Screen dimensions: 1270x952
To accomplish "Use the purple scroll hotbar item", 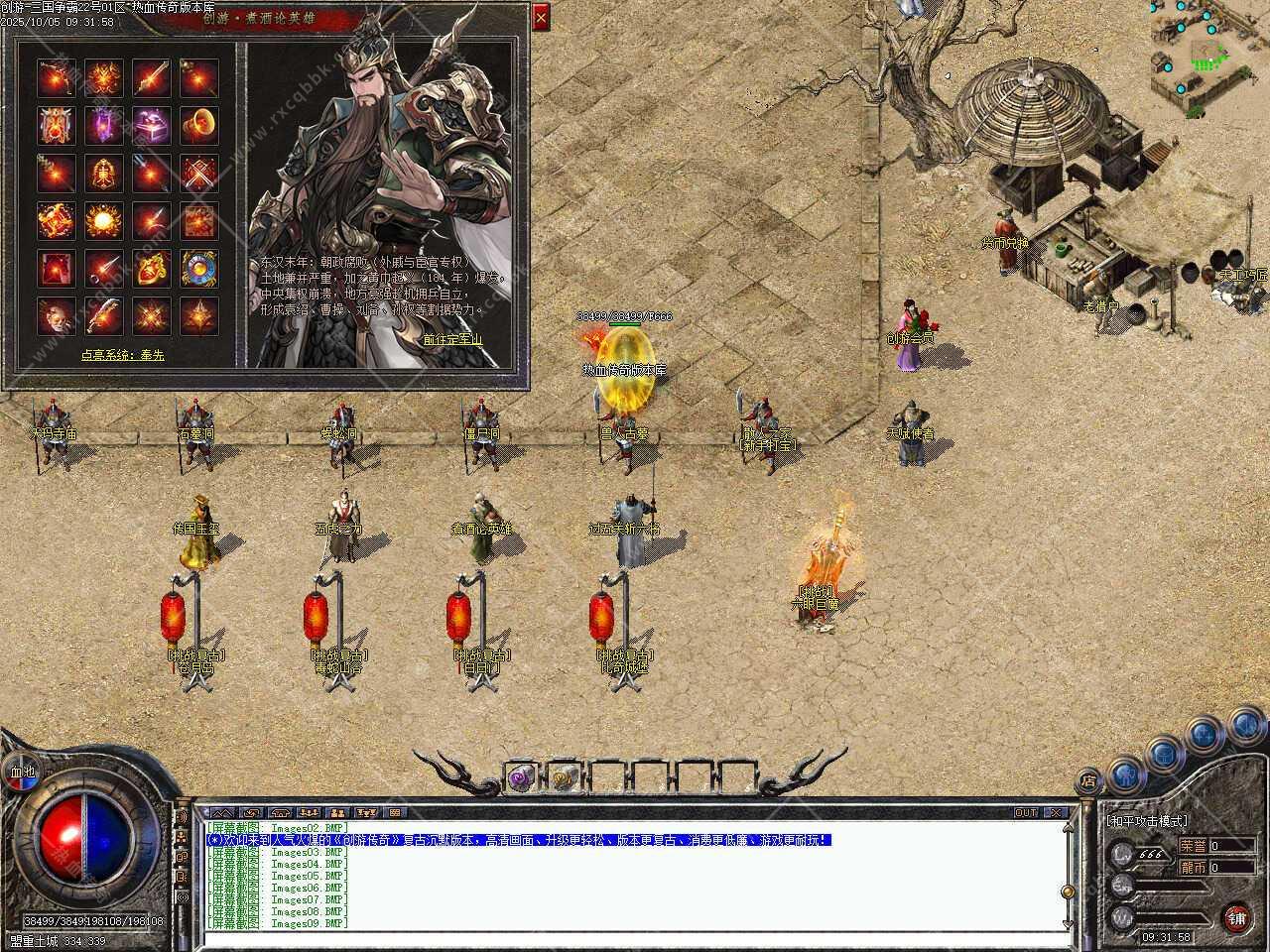I will [x=521, y=778].
